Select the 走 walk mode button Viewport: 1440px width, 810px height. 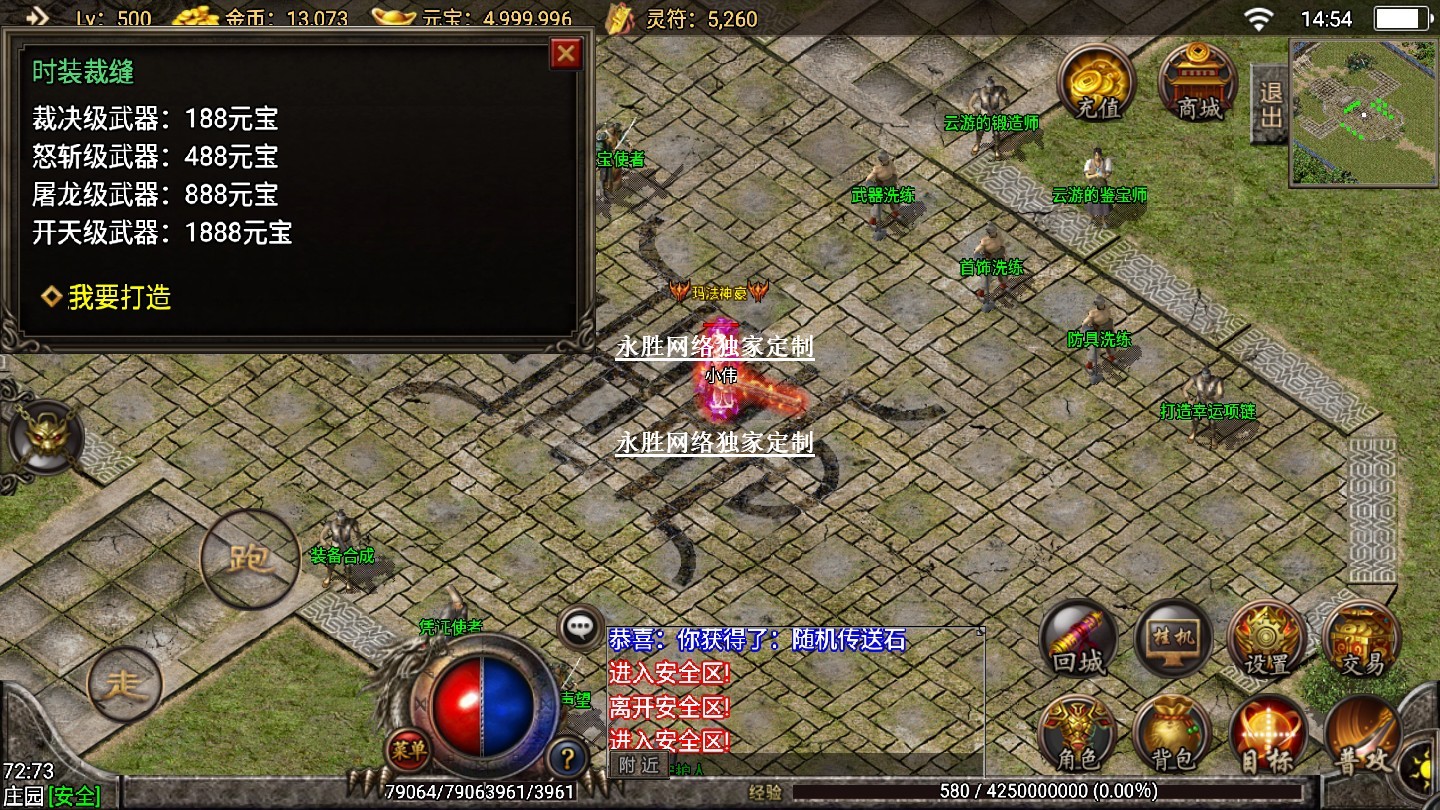click(x=125, y=685)
